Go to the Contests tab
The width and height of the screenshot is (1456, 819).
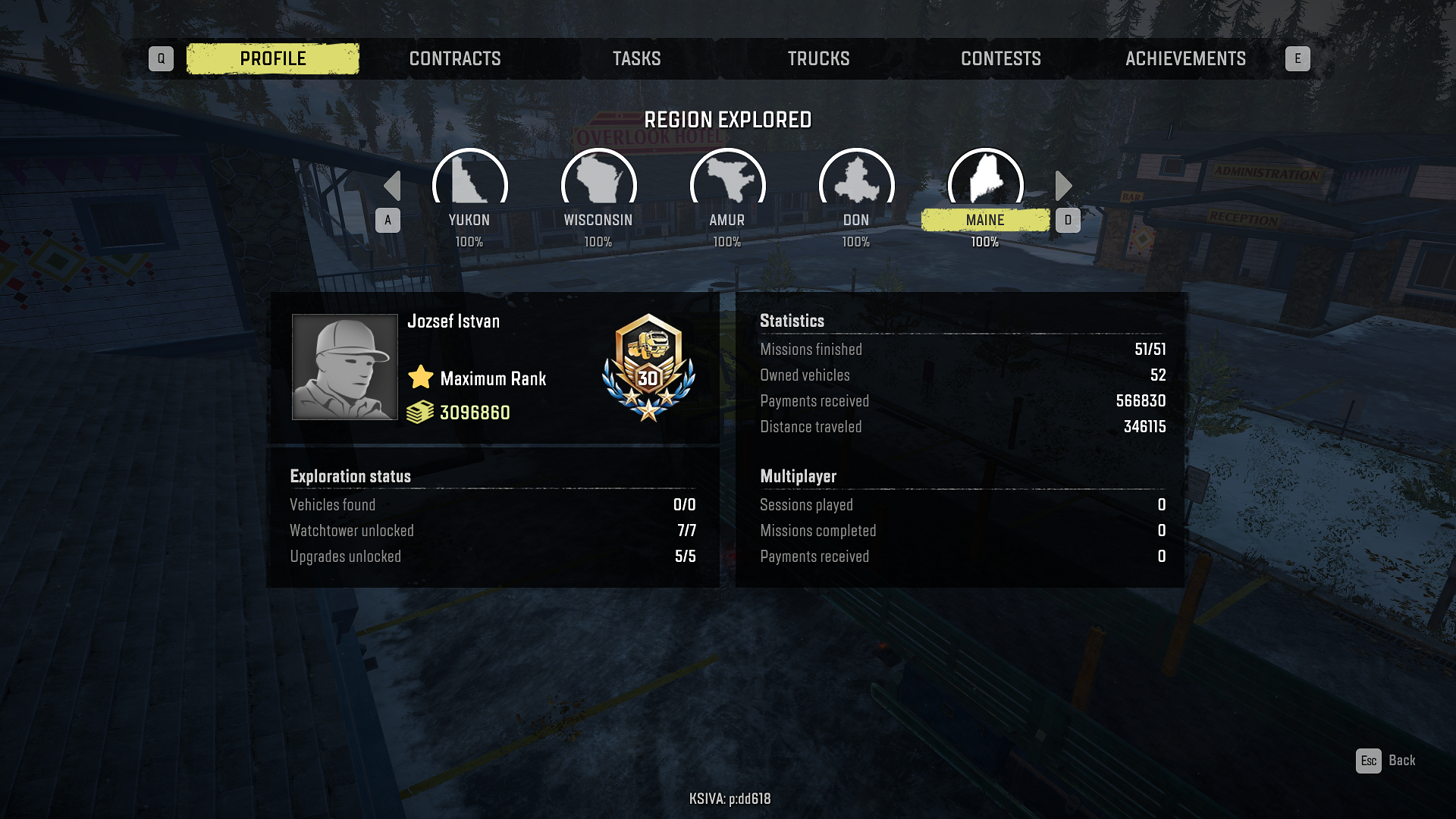point(1000,58)
